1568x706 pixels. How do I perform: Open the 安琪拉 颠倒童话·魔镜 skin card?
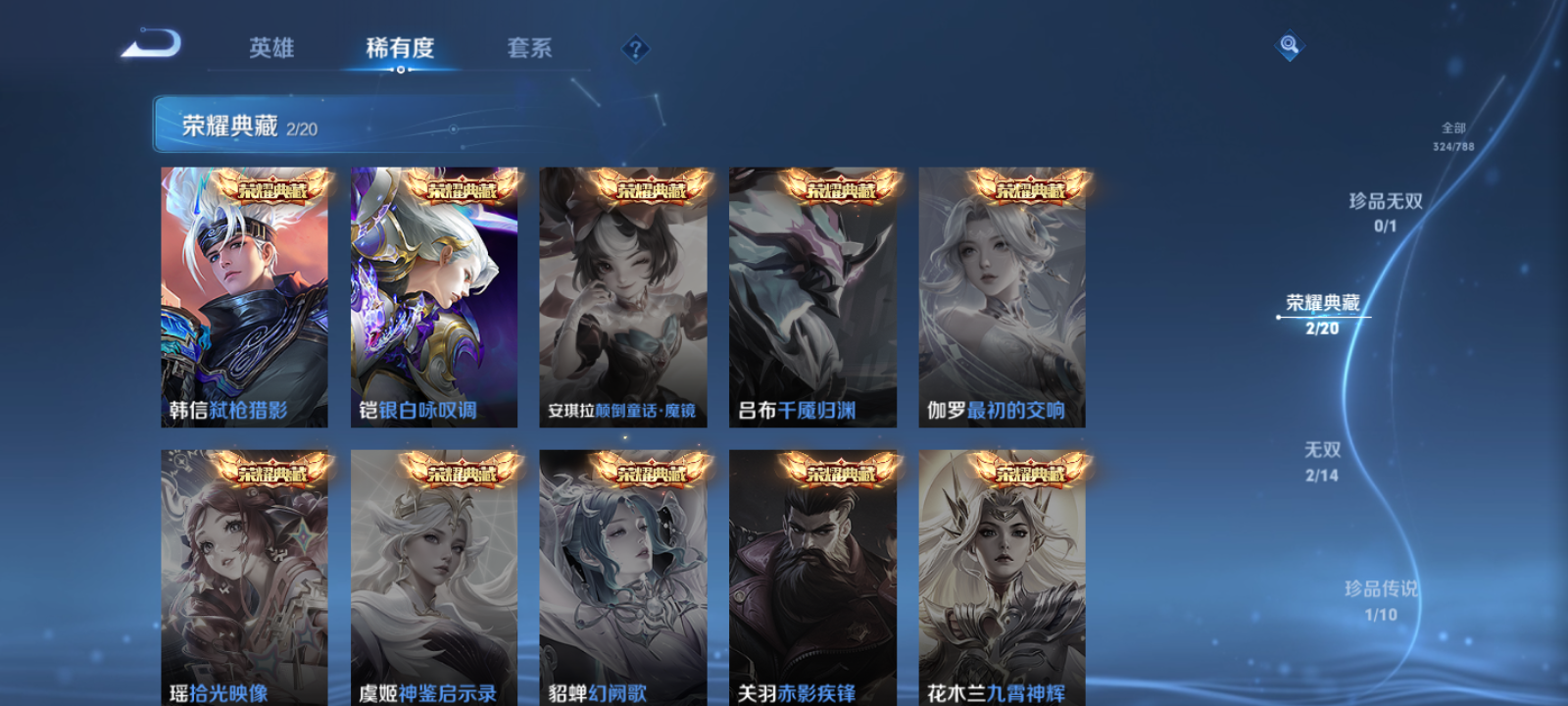click(x=624, y=294)
